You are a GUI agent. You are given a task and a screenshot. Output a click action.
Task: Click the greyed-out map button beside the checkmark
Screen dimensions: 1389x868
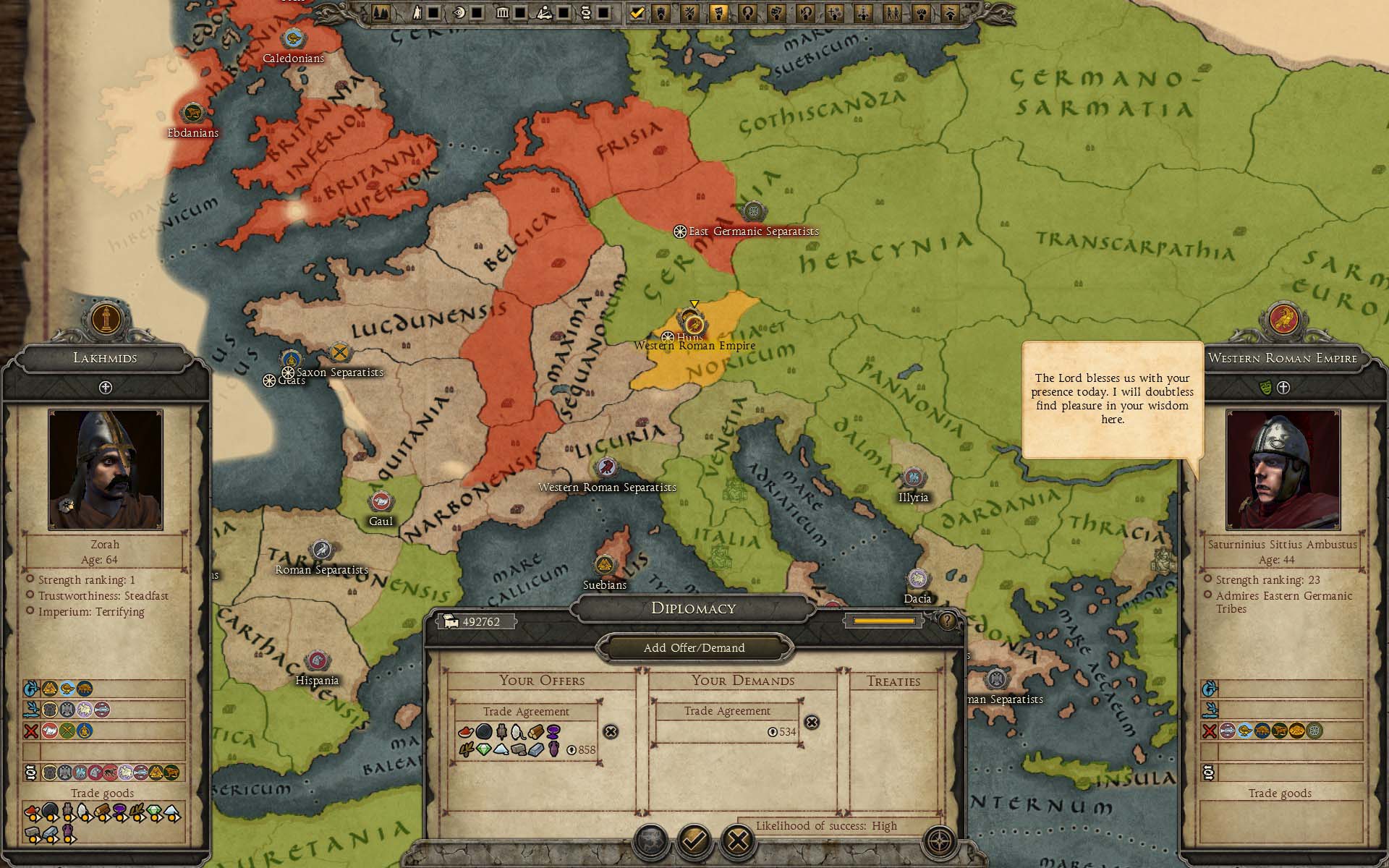pyautogui.click(x=650, y=841)
